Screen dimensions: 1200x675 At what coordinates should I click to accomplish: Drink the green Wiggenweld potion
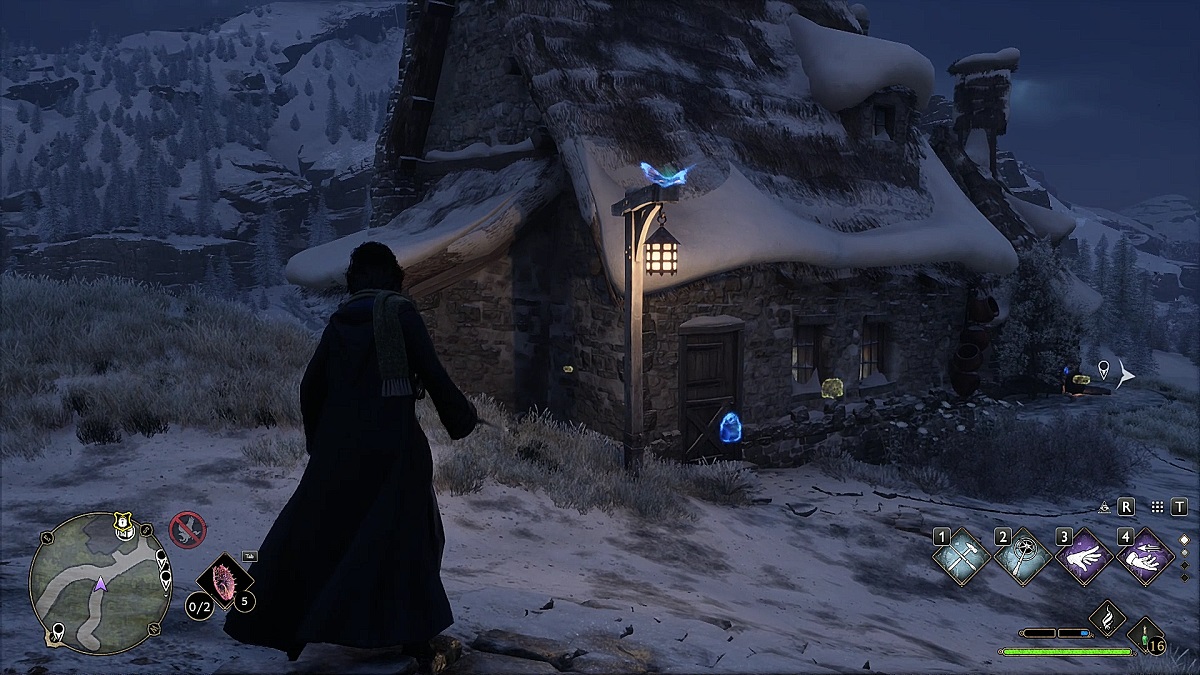point(1142,635)
